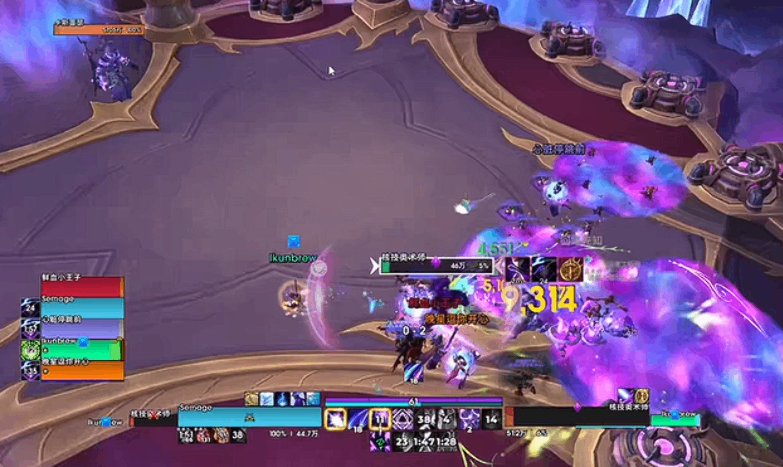Click the ability with the 1:28 cooldown
783x467 pixels.
[x=446, y=440]
